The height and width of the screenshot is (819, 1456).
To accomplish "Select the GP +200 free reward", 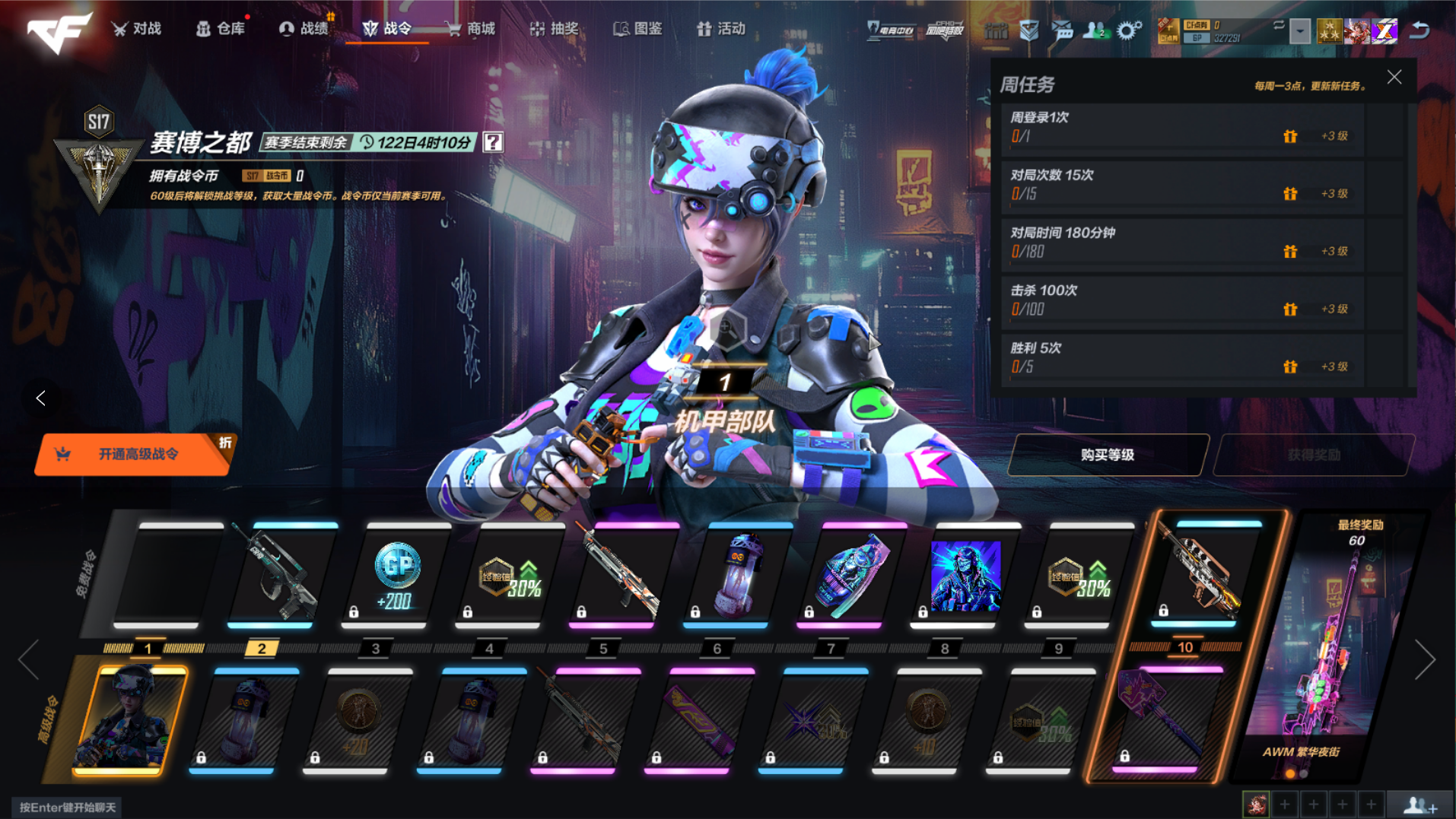I will 395,576.
